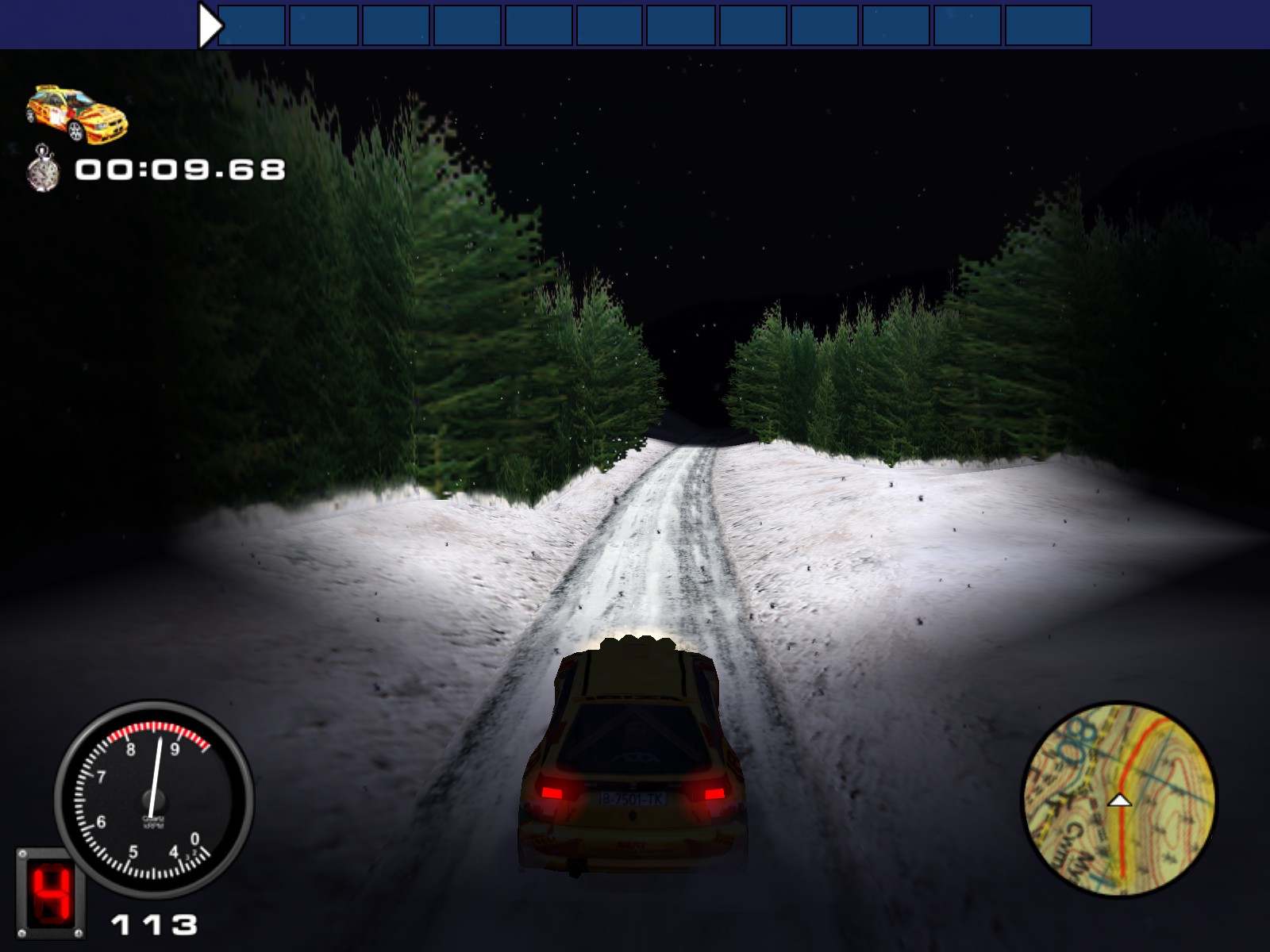1270x952 pixels.
Task: Select the white arrow marker on the map
Action: pyautogui.click(x=1121, y=802)
